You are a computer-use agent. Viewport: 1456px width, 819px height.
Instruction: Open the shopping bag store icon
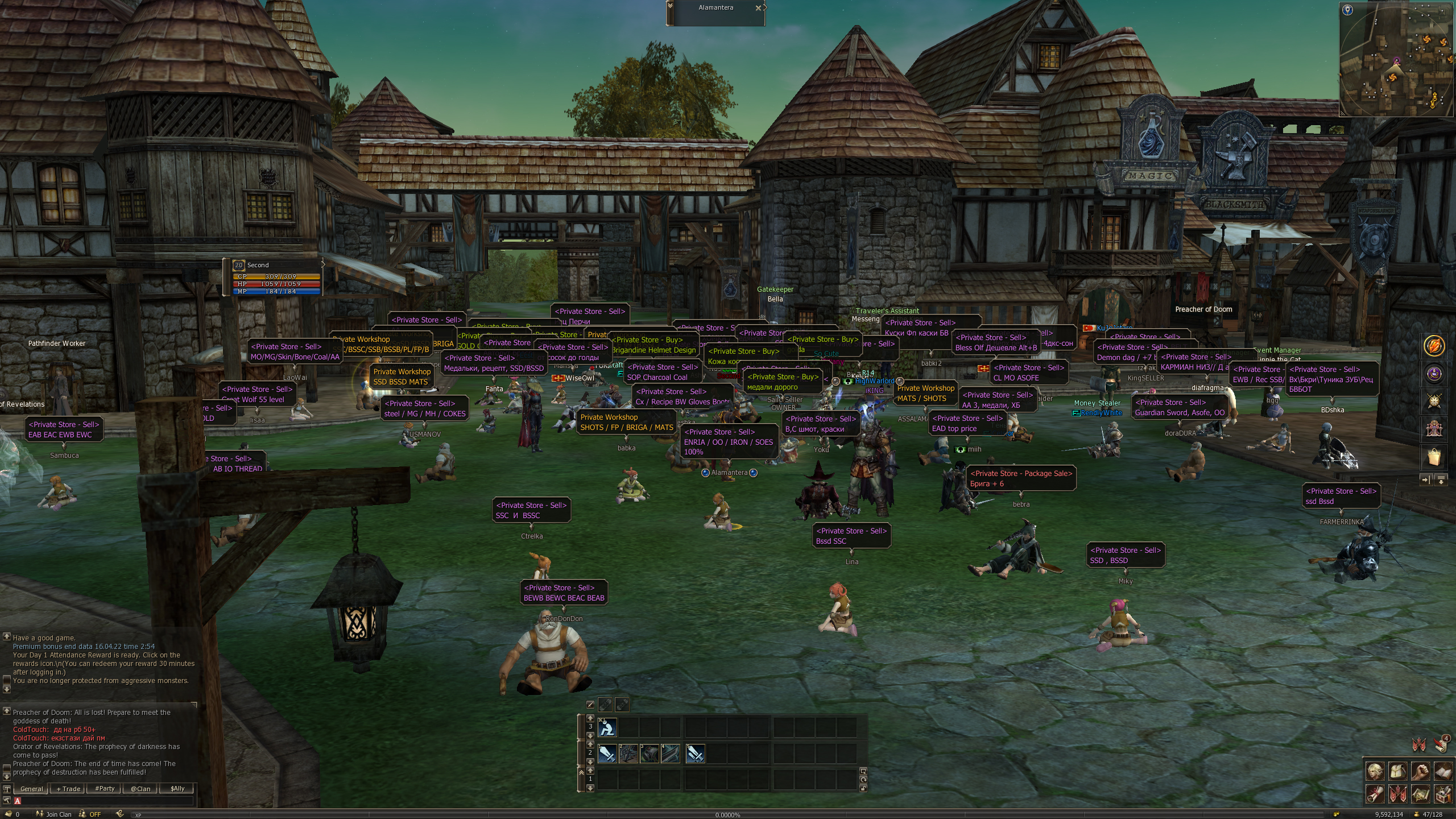point(1434,457)
